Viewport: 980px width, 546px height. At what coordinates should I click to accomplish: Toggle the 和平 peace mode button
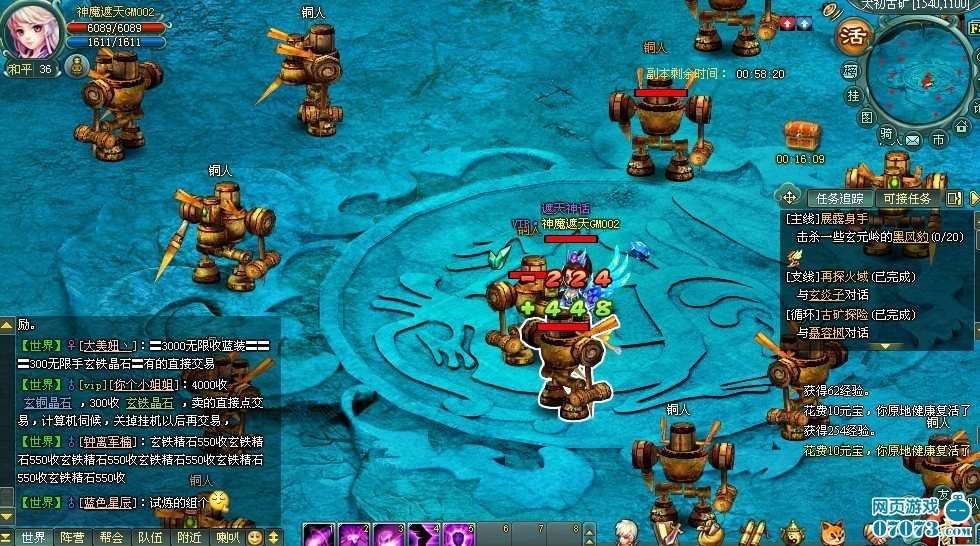(22, 69)
